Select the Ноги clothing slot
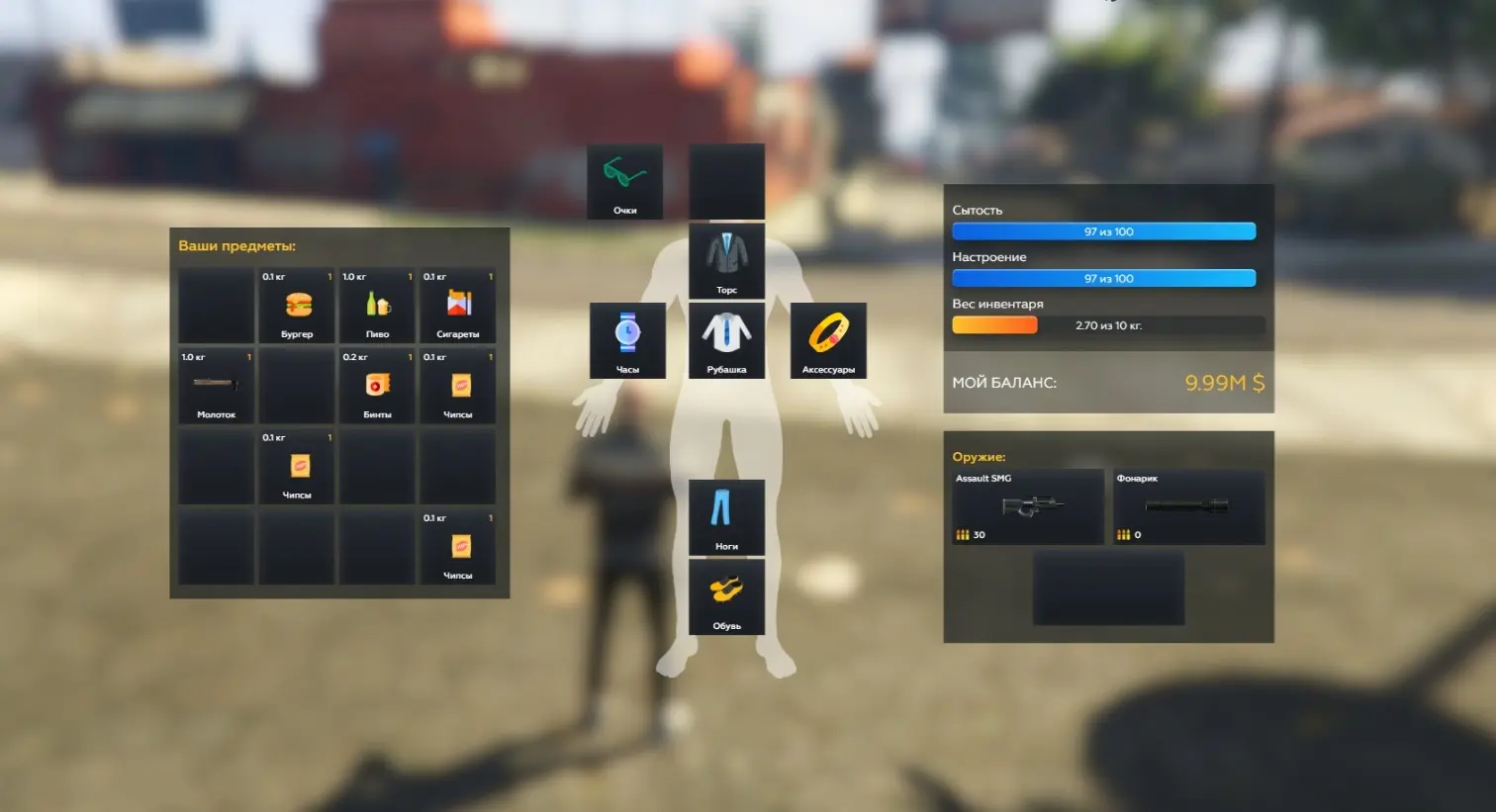 [726, 517]
